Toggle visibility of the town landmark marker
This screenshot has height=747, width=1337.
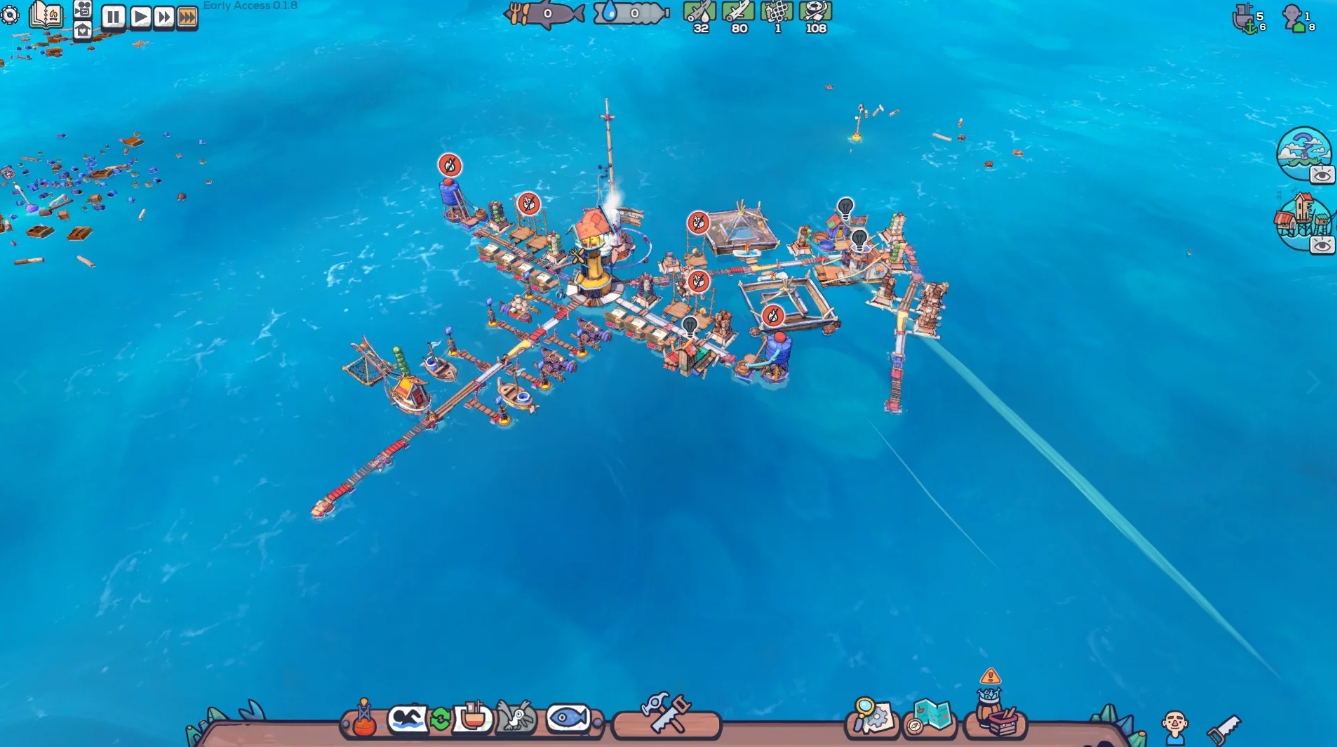[x=1320, y=244]
